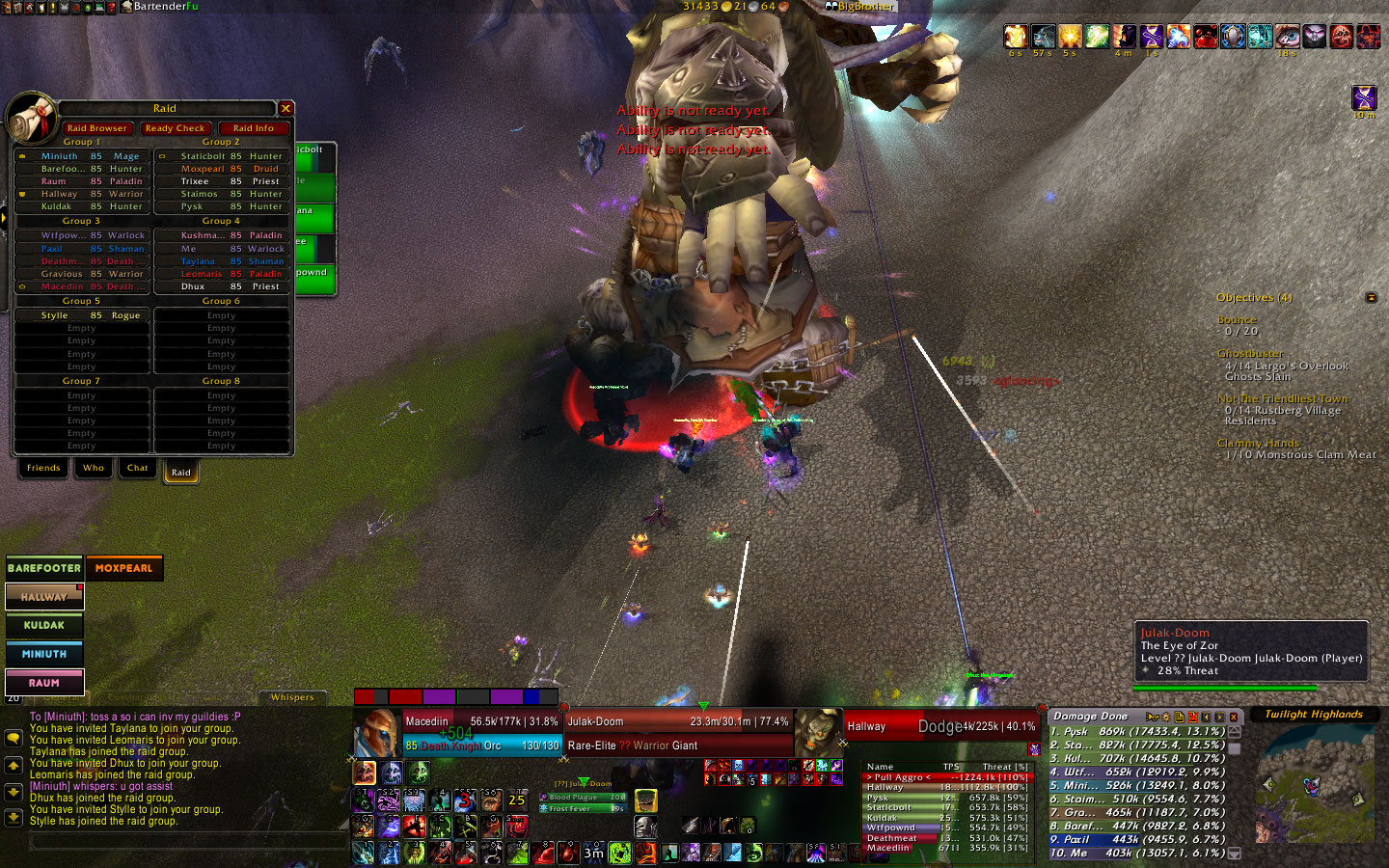The width and height of the screenshot is (1389, 868).
Task: Target Raum's party frame
Action: click(x=44, y=683)
